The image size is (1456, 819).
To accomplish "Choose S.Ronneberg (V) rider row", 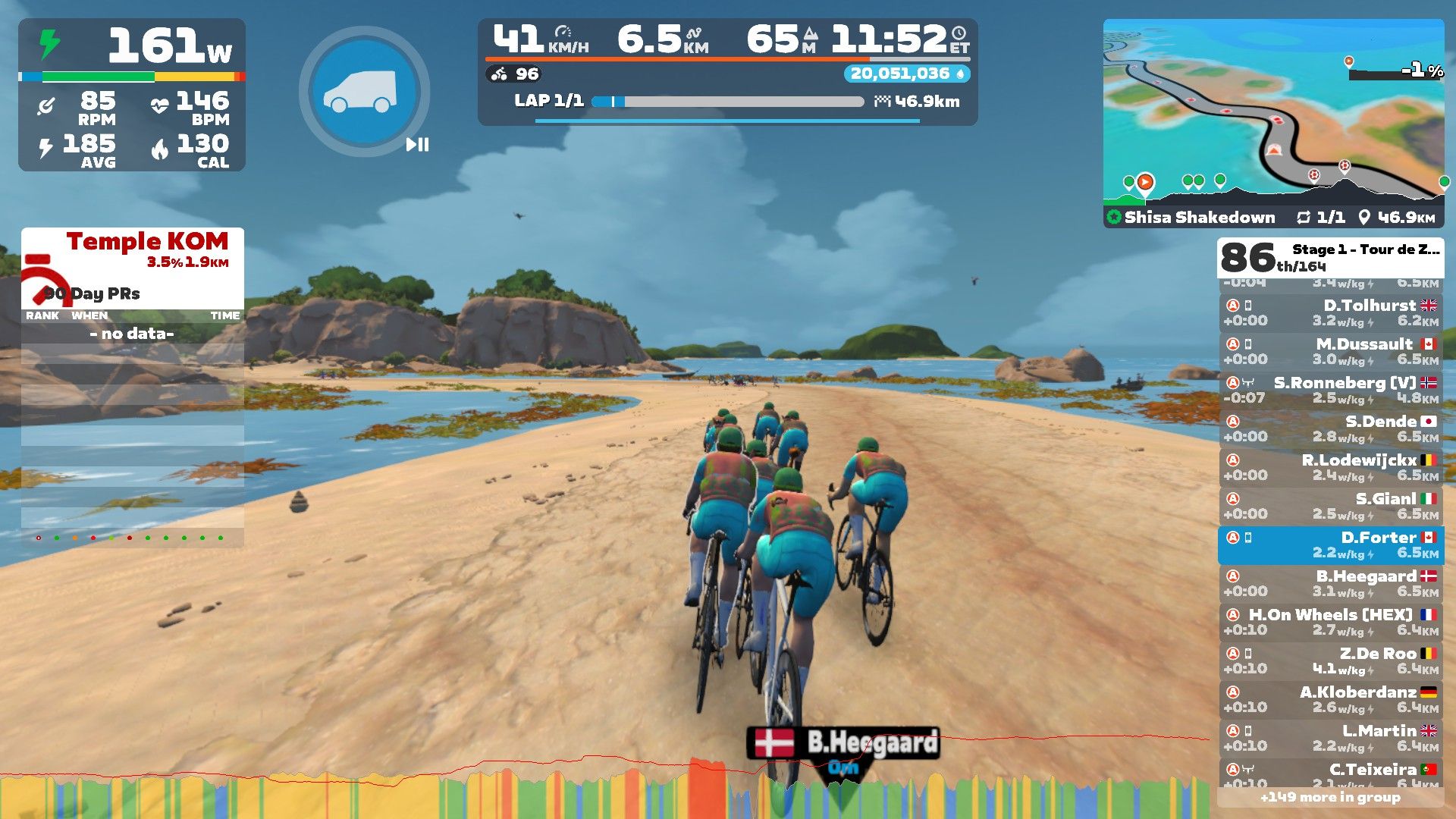I will point(1330,390).
